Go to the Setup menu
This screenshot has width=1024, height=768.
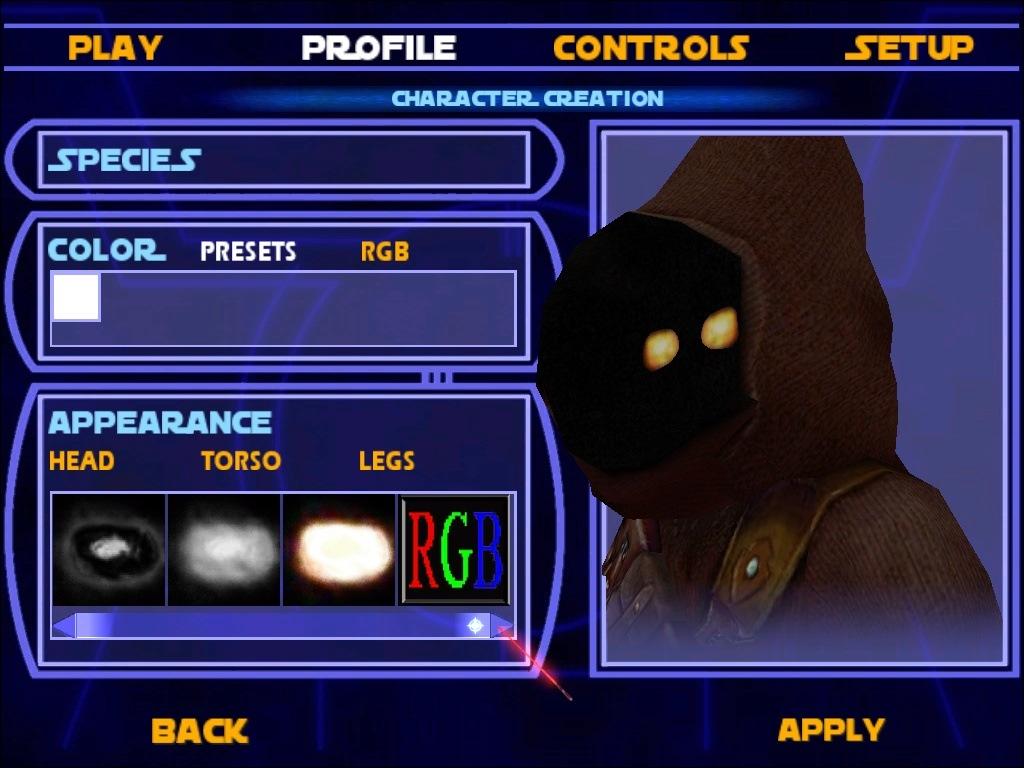tap(908, 48)
